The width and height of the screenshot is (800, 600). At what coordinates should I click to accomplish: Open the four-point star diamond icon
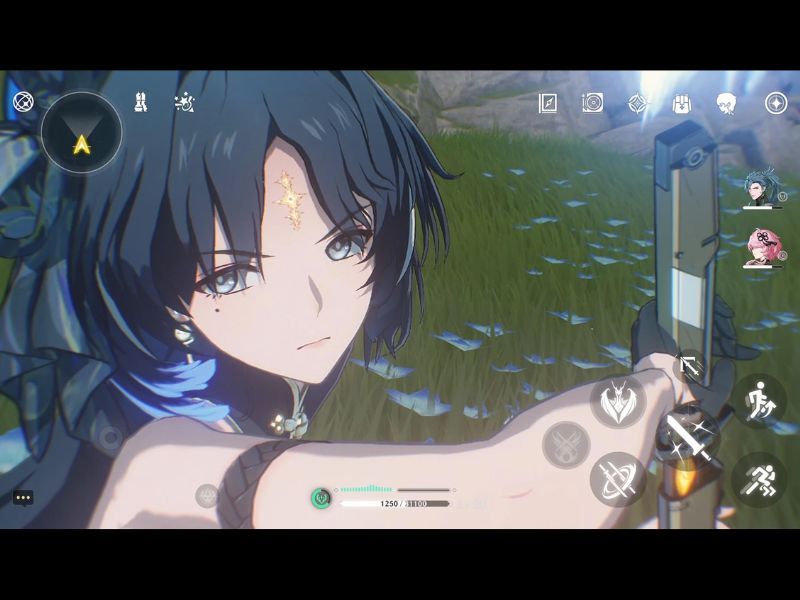638,103
